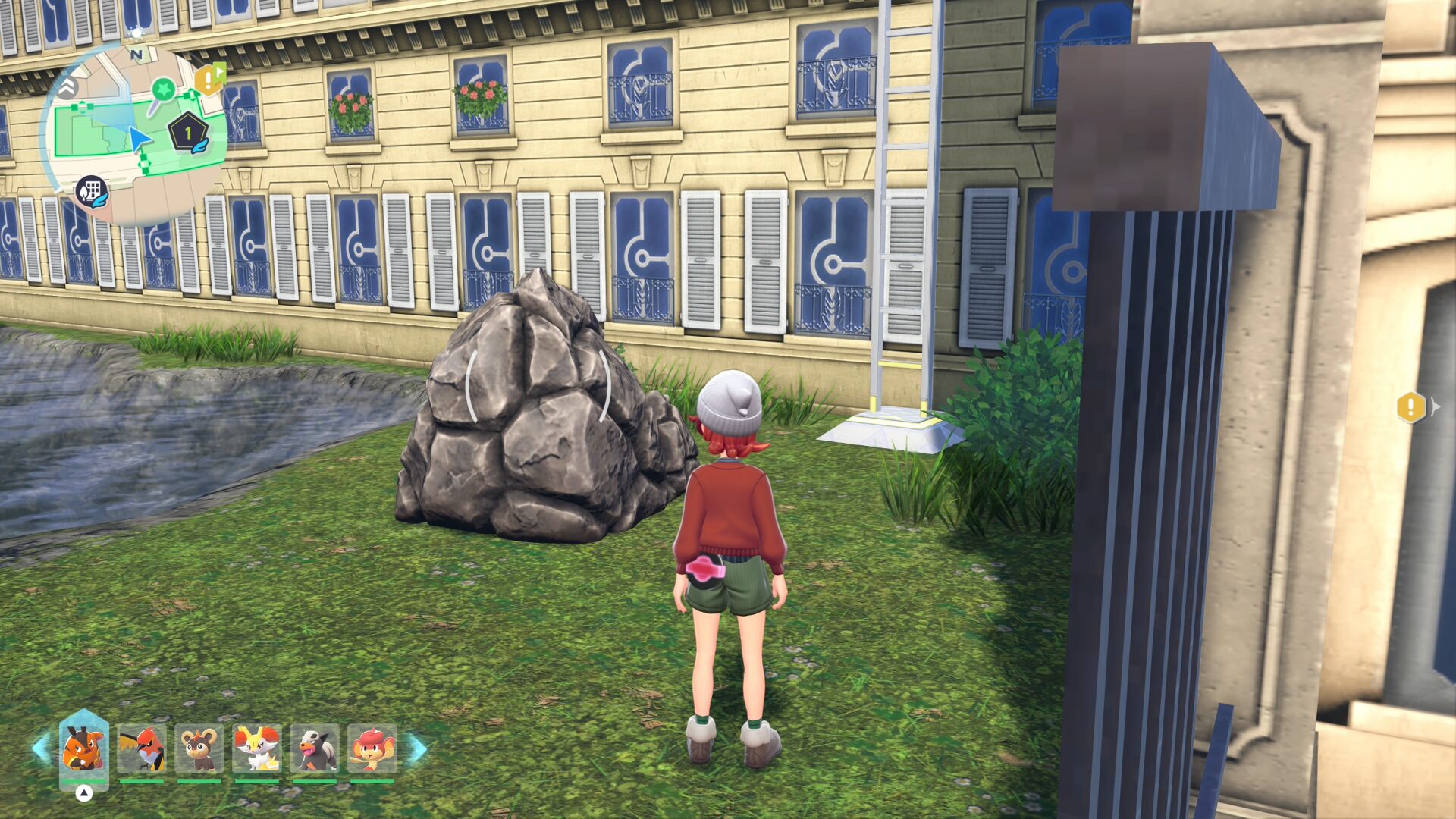This screenshot has height=819, width=1456.
Task: Select Pignite in the party bar
Action: [83, 748]
